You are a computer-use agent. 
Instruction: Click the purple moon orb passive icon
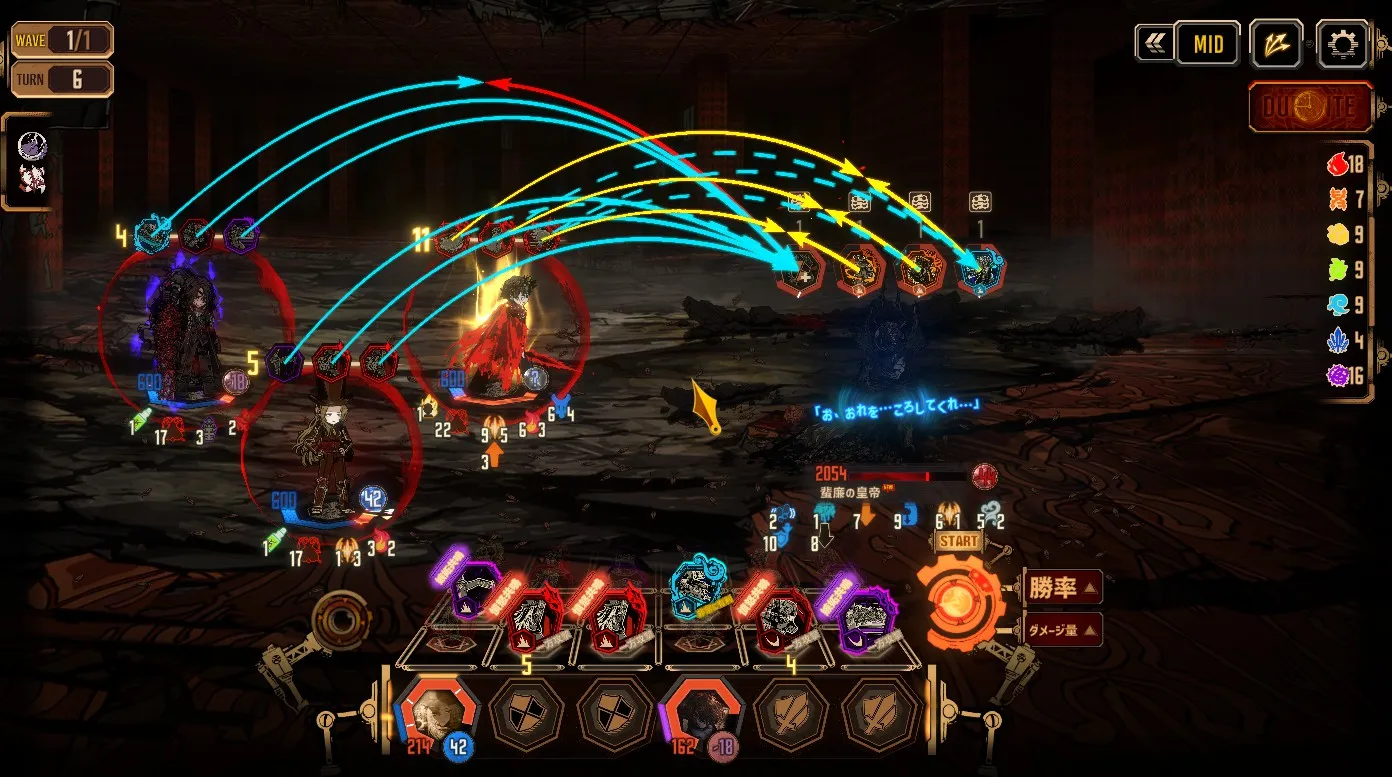click(x=33, y=147)
